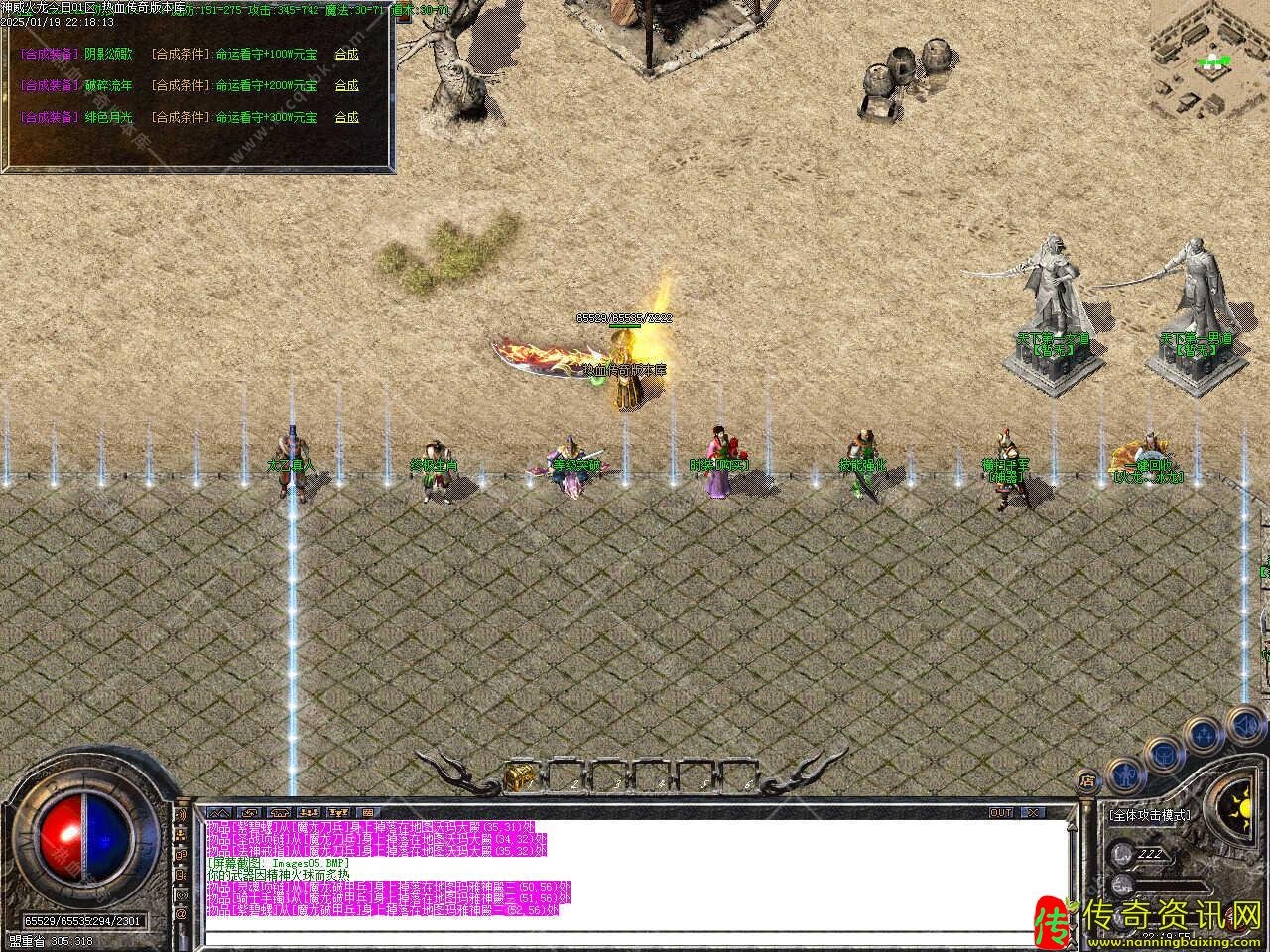Click 合成 link for 破碎流年 equipment
The image size is (1270, 952).
(x=346, y=85)
